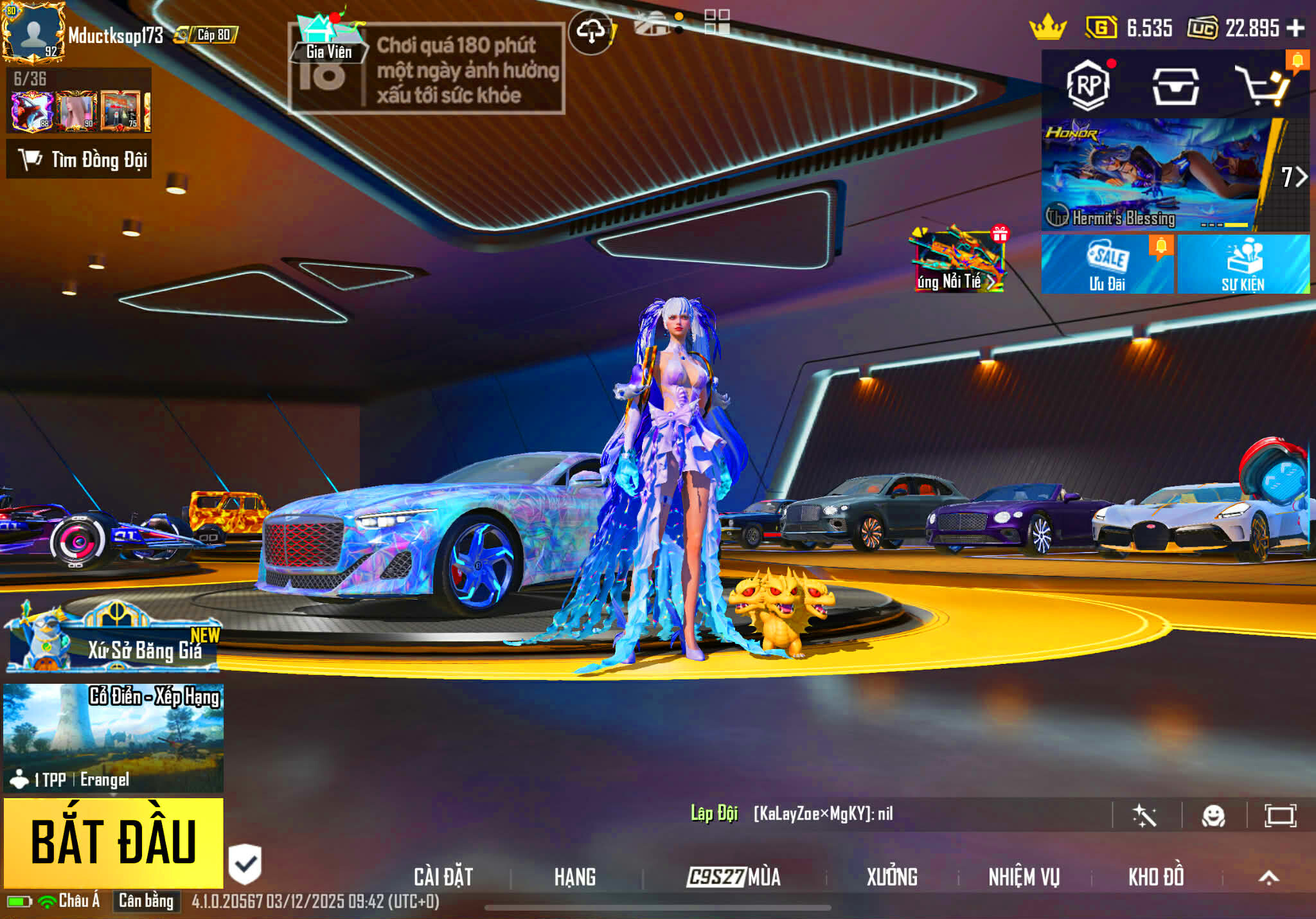Viewport: 1316px width, 919px height.
Task: Expand the bottom menu with the up arrow
Action: coord(1268,877)
